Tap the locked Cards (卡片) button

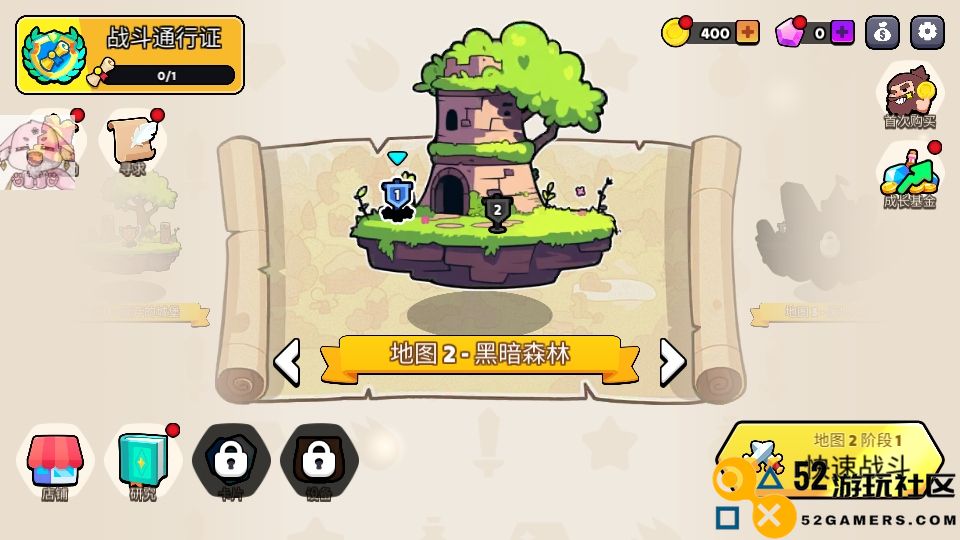tap(231, 462)
